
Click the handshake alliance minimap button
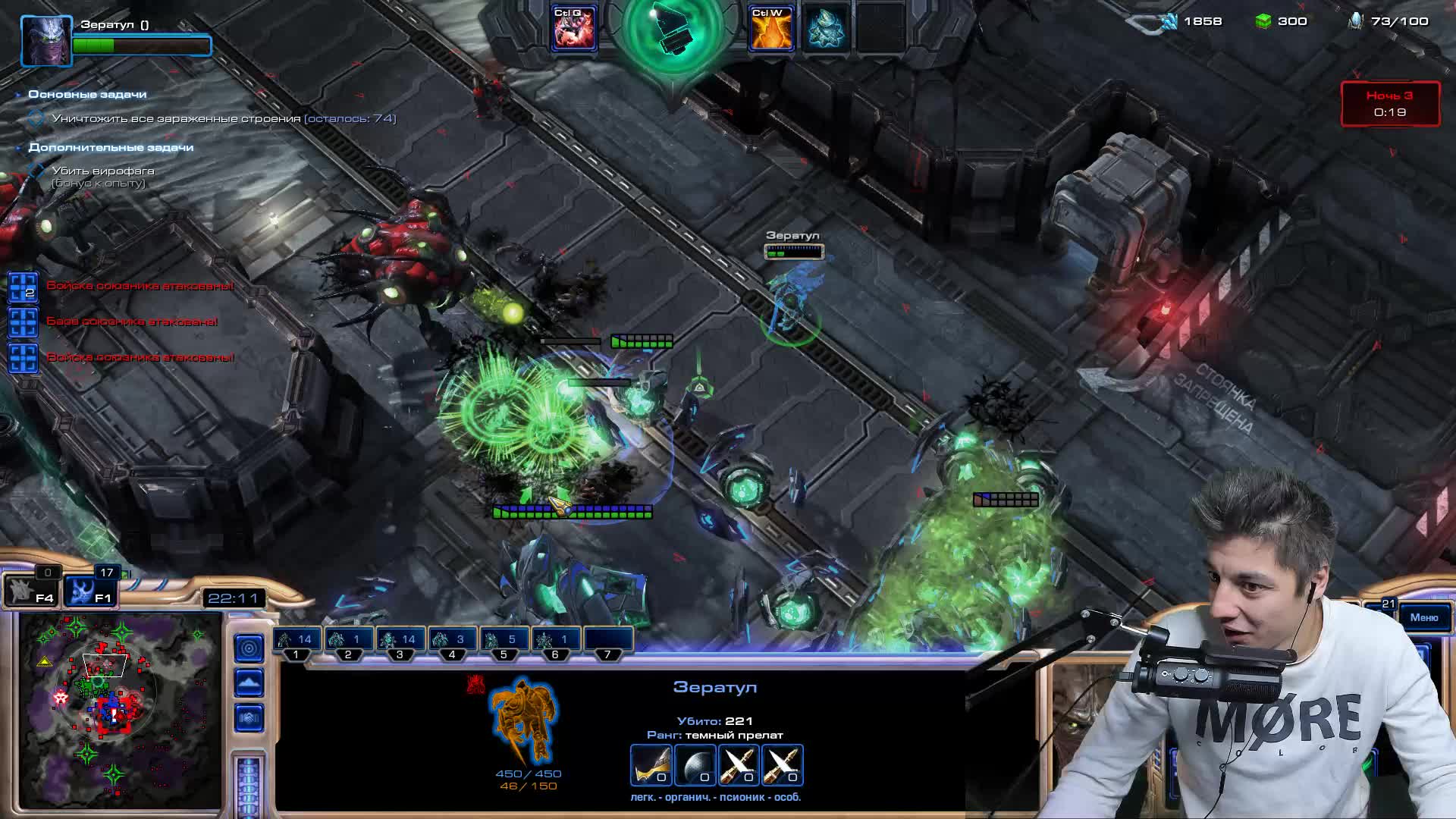click(249, 717)
